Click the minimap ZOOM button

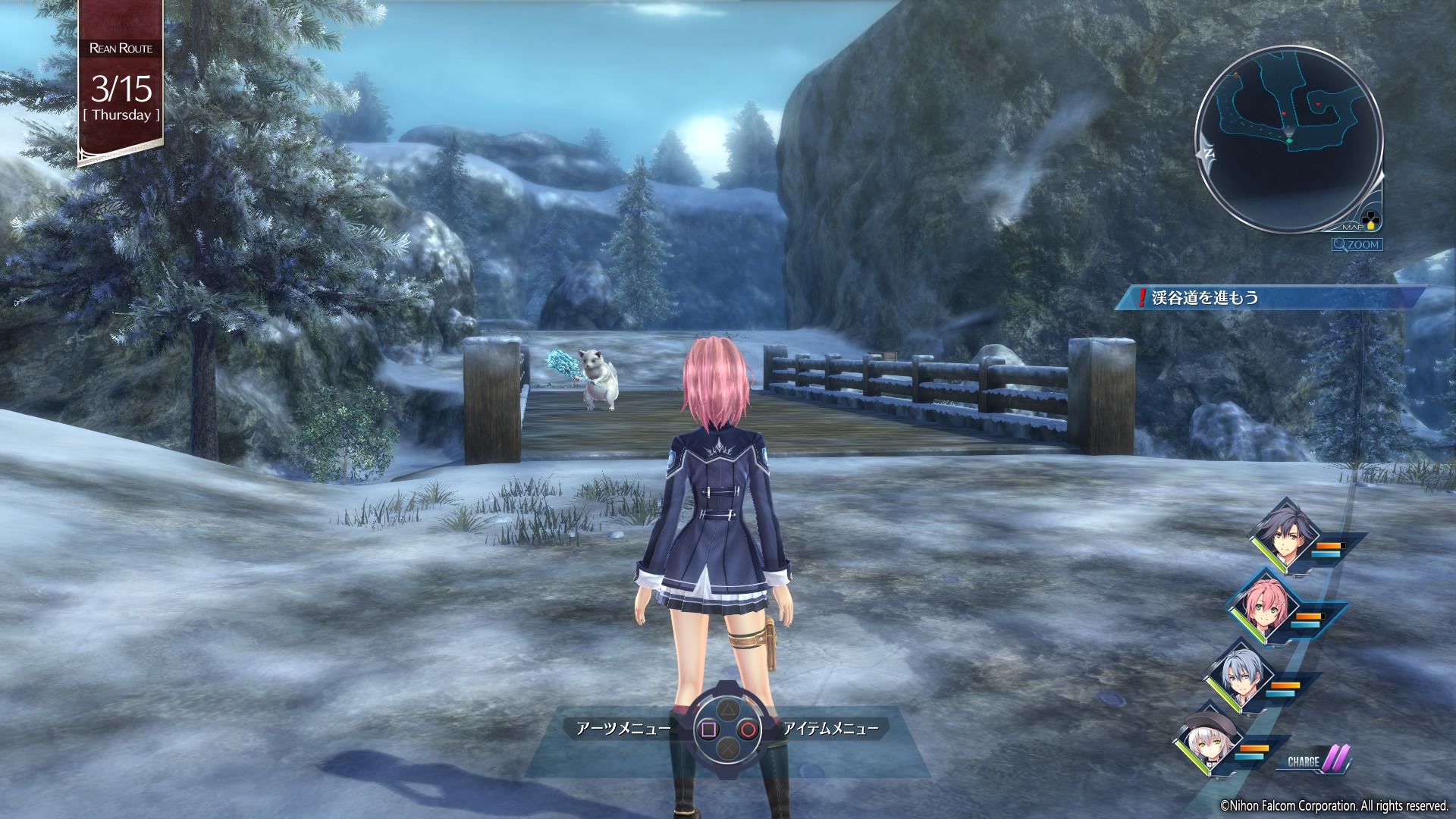coord(1357,245)
